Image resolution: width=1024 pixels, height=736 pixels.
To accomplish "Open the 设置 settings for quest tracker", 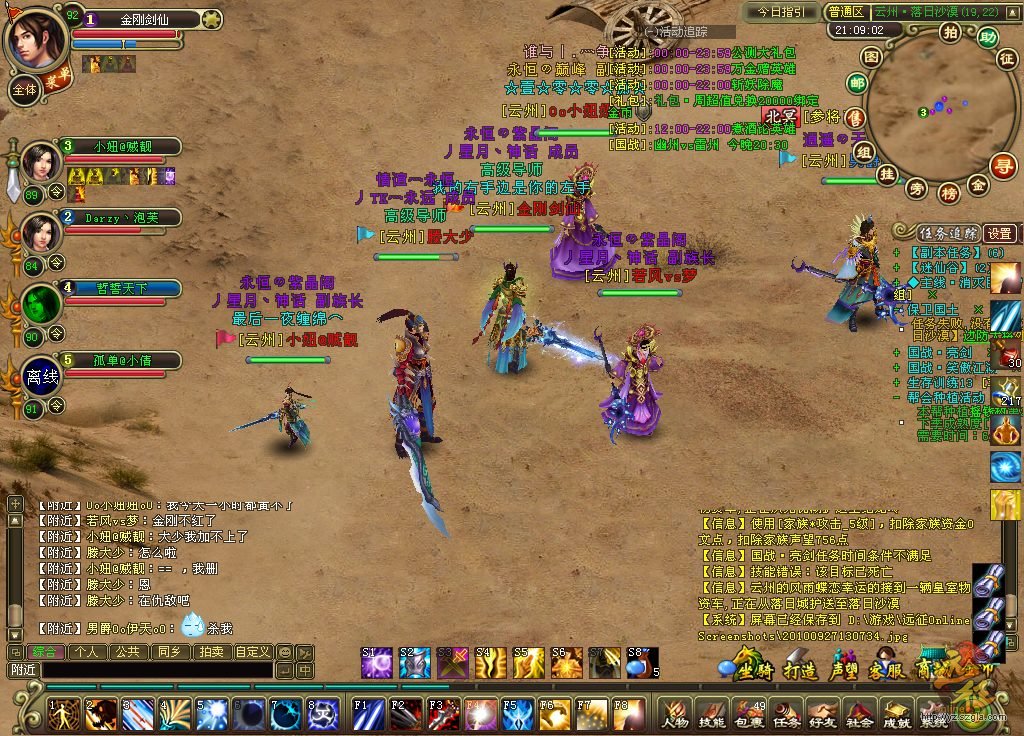I will pyautogui.click(x=1000, y=233).
